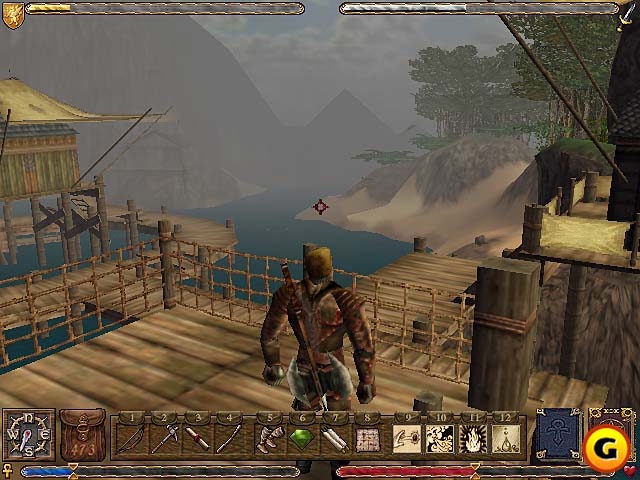This screenshot has width=640, height=480.
Task: Open the leather backpack inventory
Action: (82, 435)
